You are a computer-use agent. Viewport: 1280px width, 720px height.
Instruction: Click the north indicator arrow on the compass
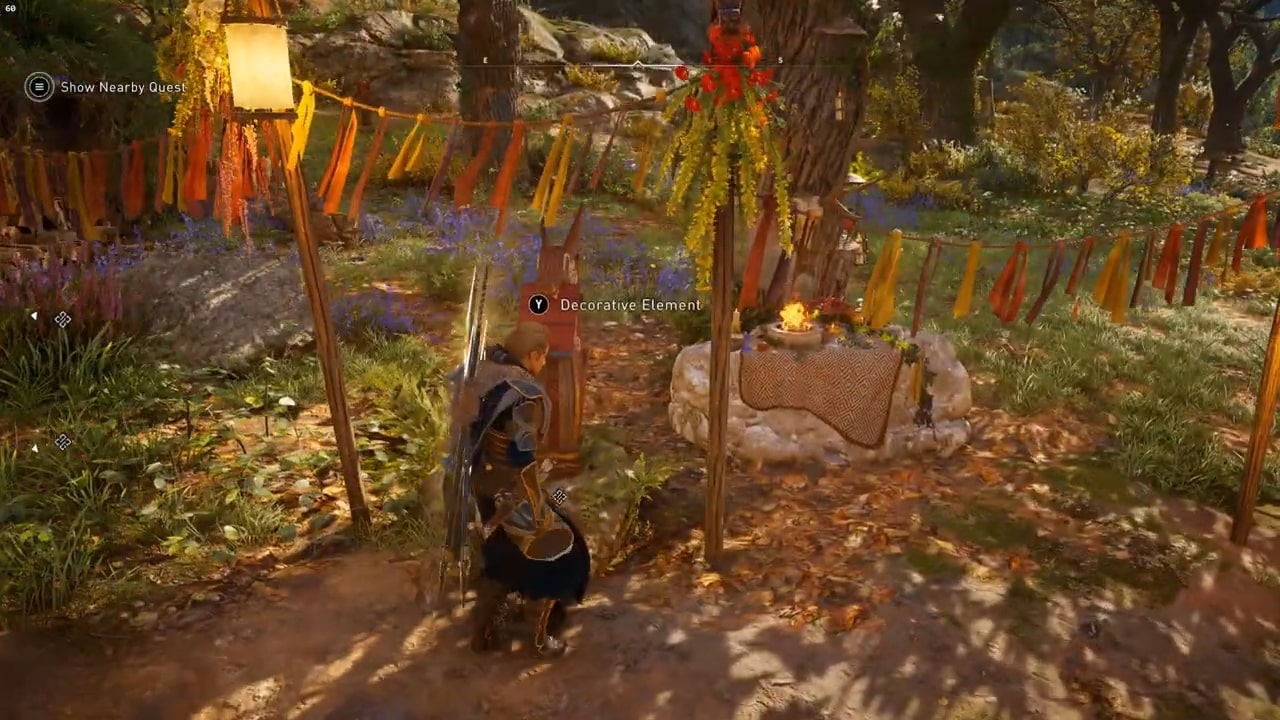[x=637, y=64]
